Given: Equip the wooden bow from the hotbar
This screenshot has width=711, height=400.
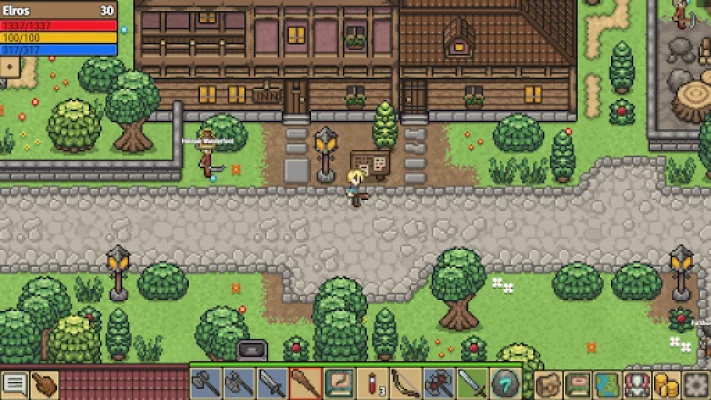Looking at the screenshot, I should 407,384.
